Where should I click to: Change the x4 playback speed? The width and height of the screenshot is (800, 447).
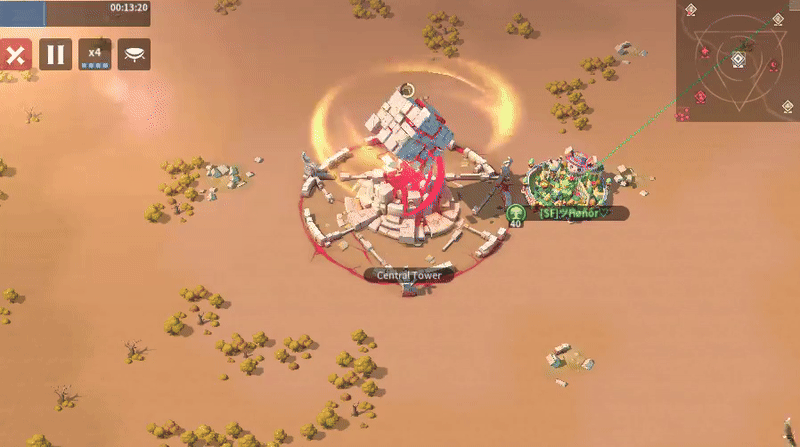point(95,54)
